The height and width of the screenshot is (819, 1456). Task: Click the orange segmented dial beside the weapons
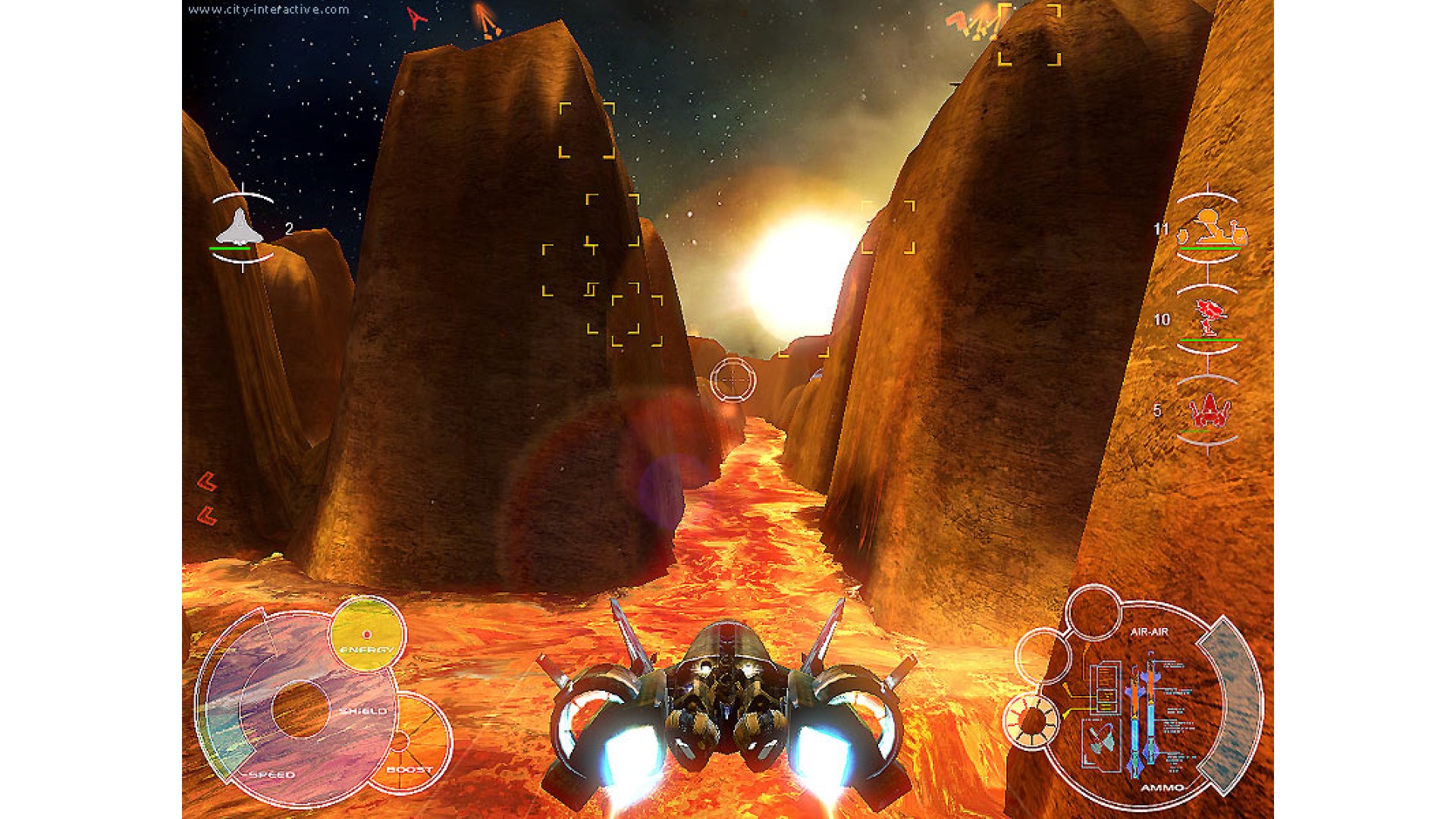(x=1031, y=720)
